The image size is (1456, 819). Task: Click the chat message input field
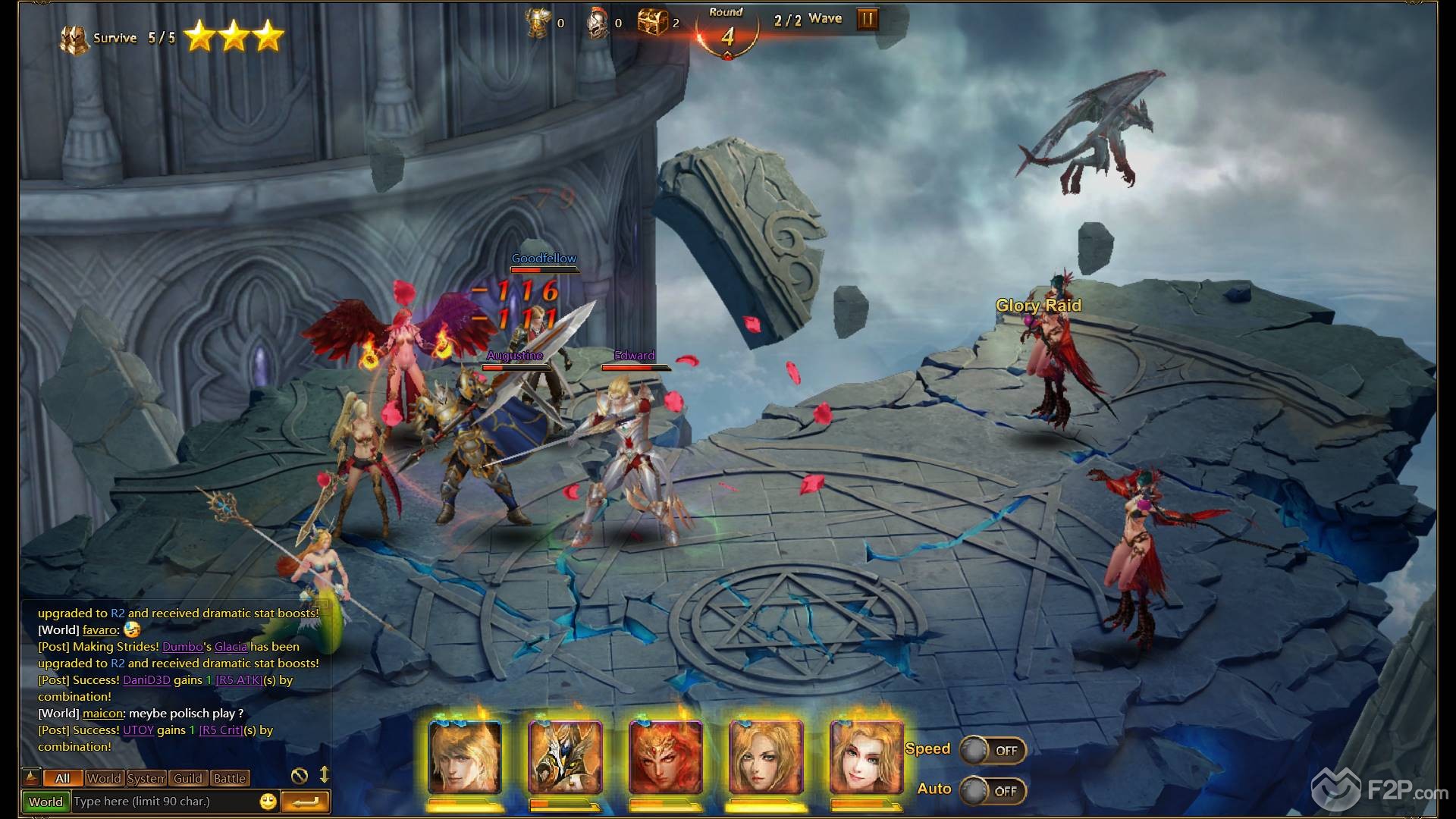pos(163,802)
